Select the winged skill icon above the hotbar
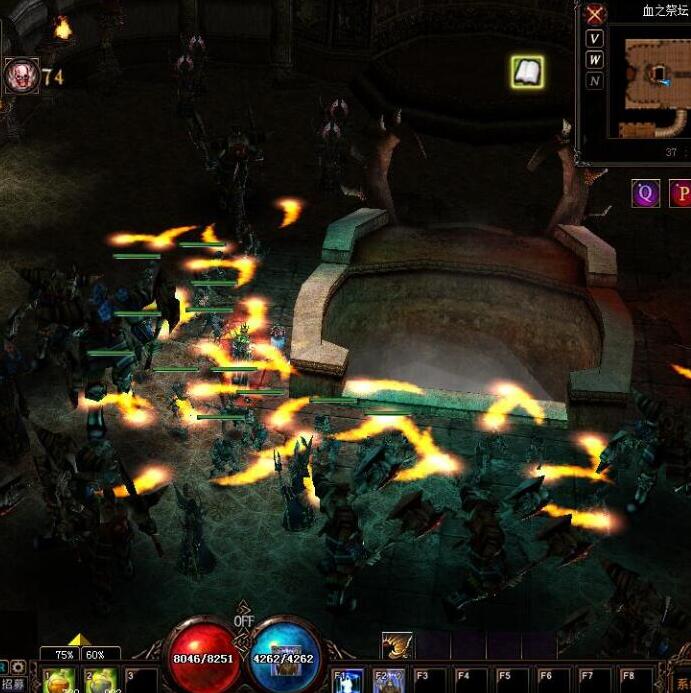 397,646
